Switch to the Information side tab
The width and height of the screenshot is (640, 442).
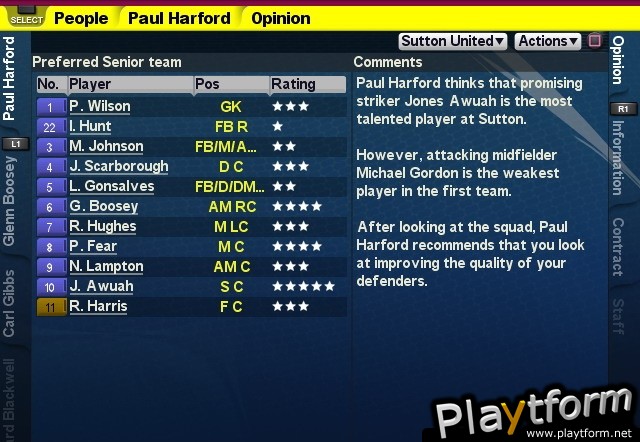(619, 159)
